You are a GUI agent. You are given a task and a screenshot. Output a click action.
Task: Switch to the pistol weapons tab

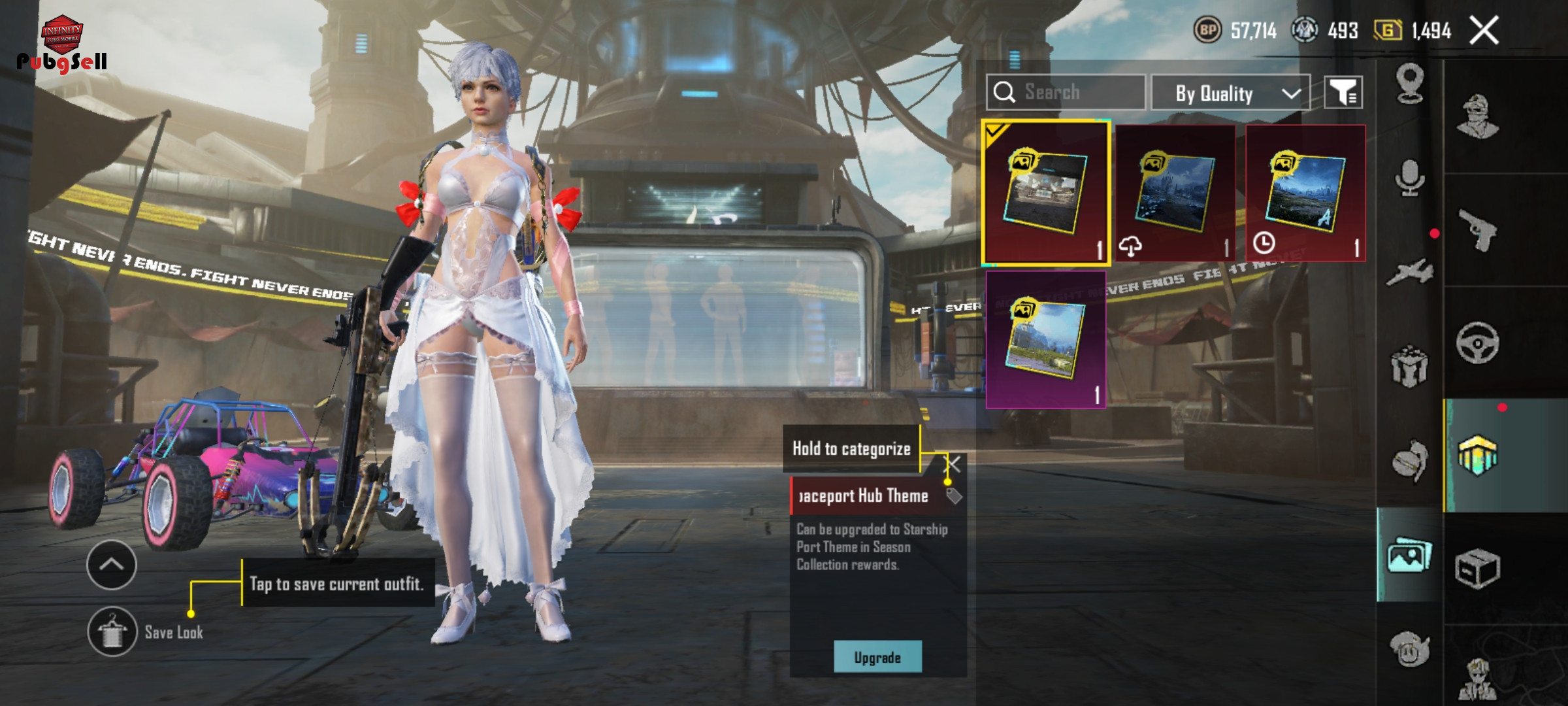(1478, 230)
